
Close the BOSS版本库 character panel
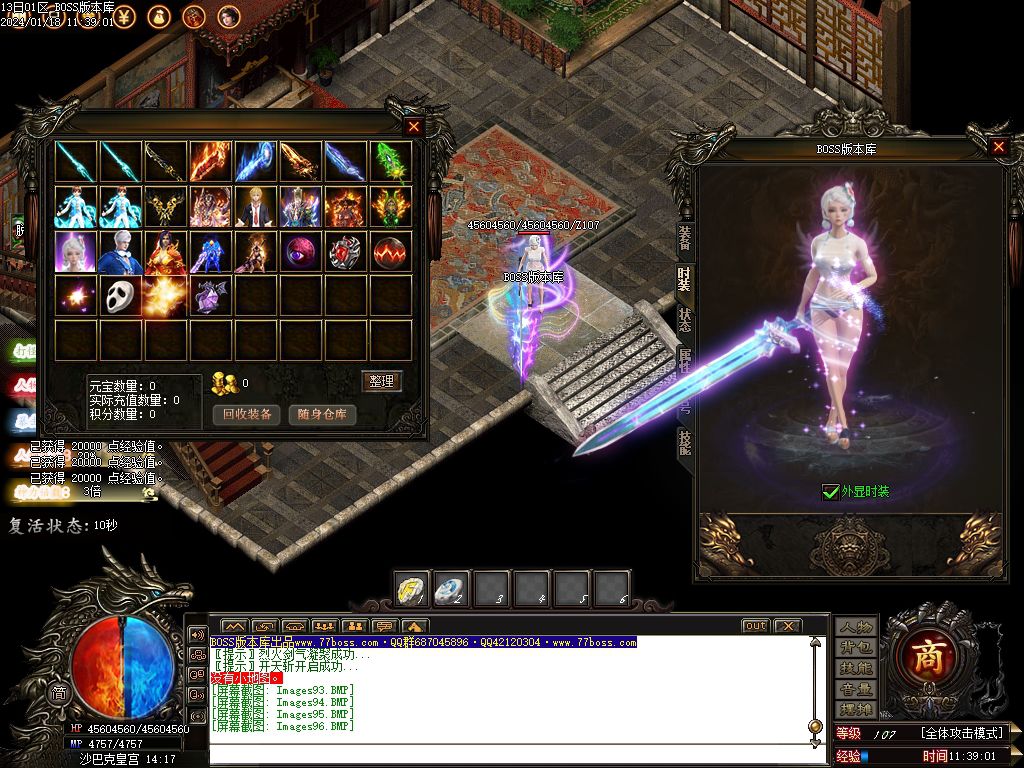pos(998,147)
